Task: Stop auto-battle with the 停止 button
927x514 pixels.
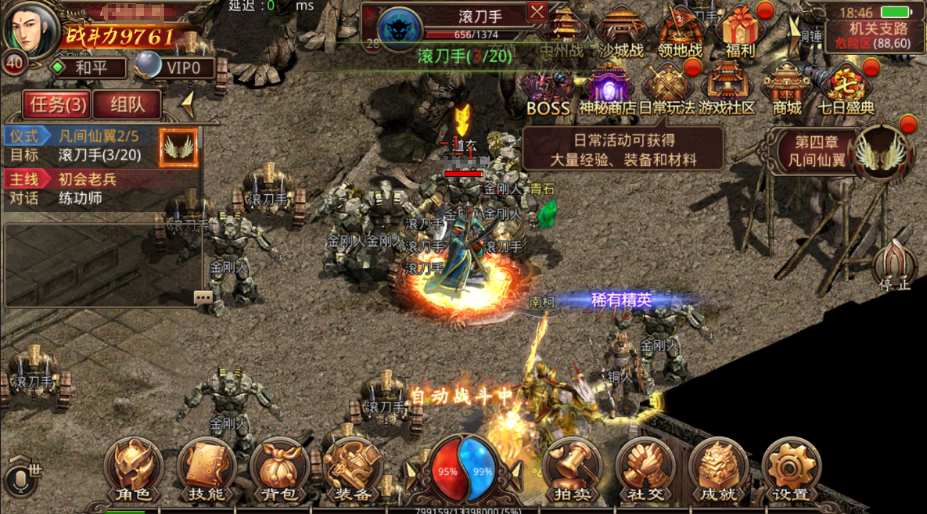Action: pyautogui.click(x=895, y=266)
